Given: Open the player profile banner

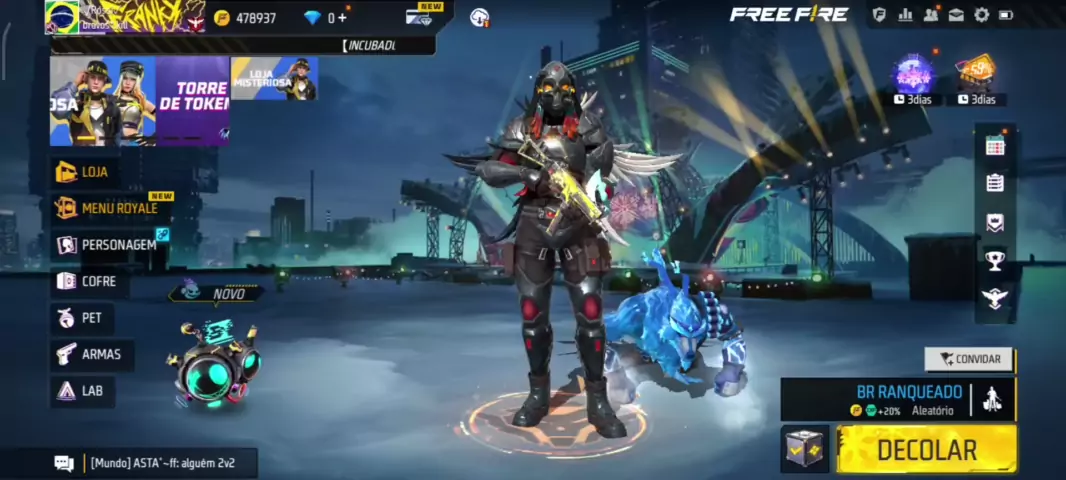Looking at the screenshot, I should [x=125, y=16].
